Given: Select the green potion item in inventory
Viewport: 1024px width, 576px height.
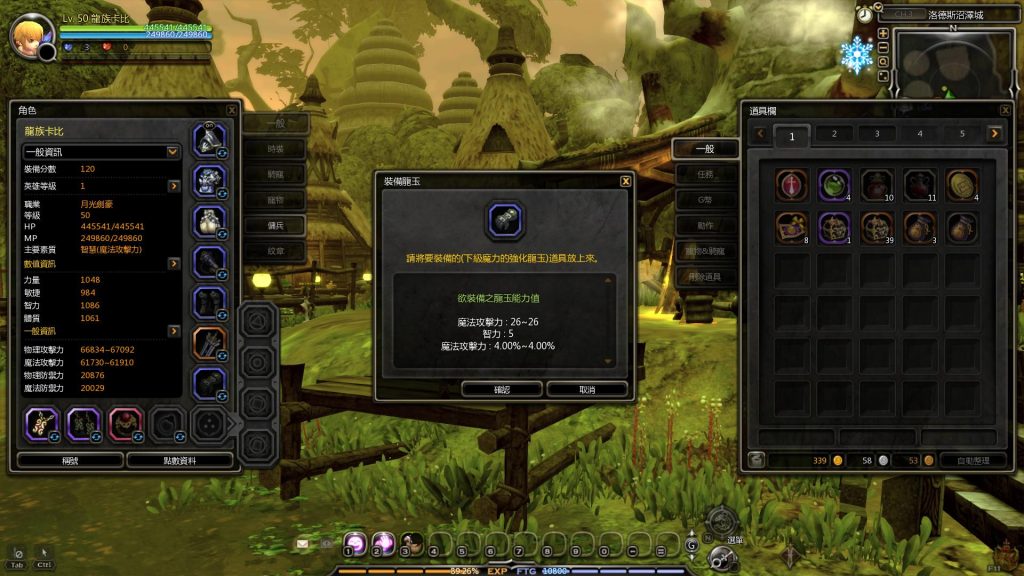Looking at the screenshot, I should click(x=834, y=184).
